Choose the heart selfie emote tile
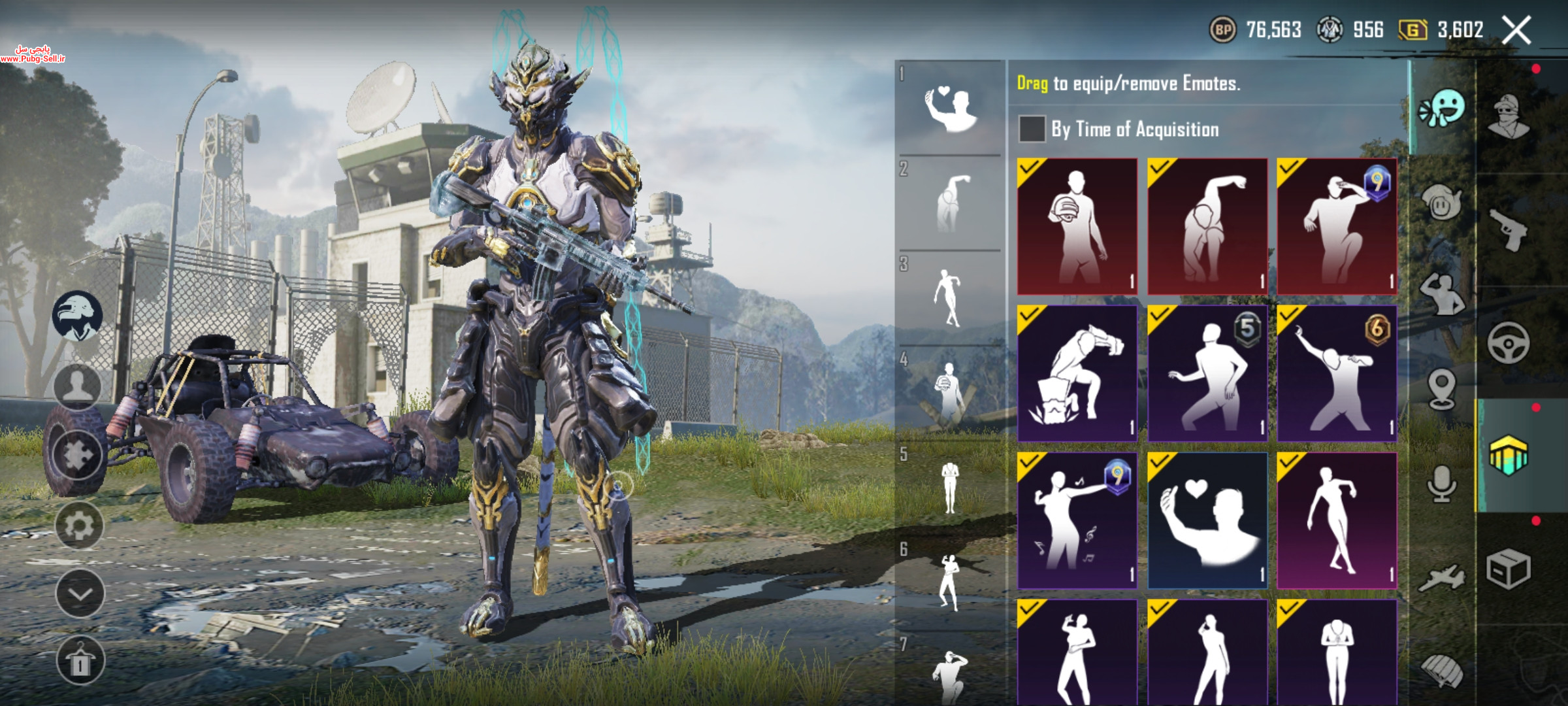 (1207, 520)
